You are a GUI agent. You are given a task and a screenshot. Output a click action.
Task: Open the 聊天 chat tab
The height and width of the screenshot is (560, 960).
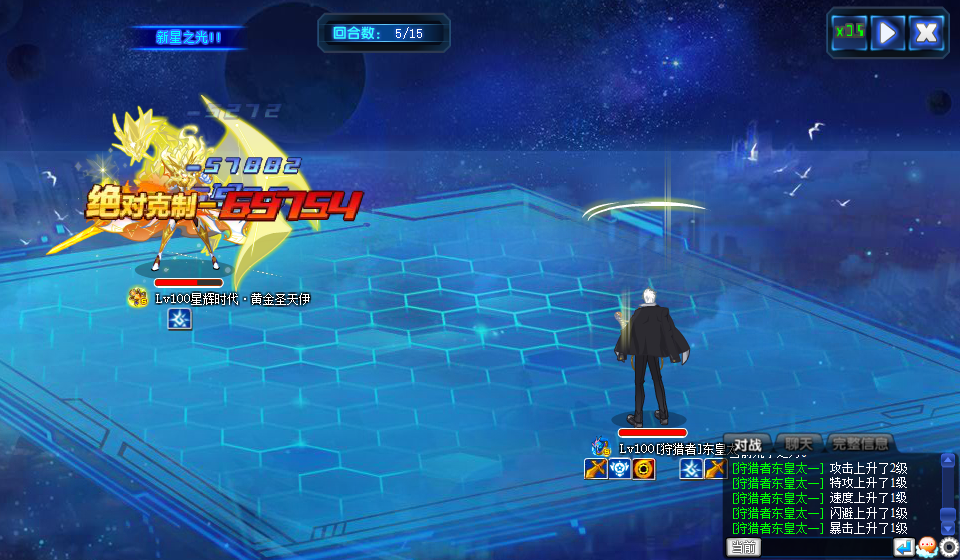tap(799, 443)
